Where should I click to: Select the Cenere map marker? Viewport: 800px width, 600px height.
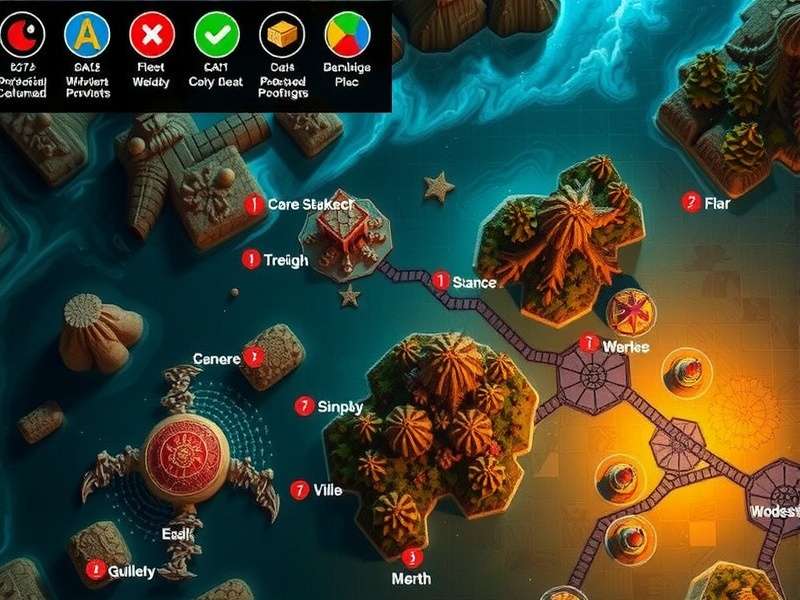point(254,356)
